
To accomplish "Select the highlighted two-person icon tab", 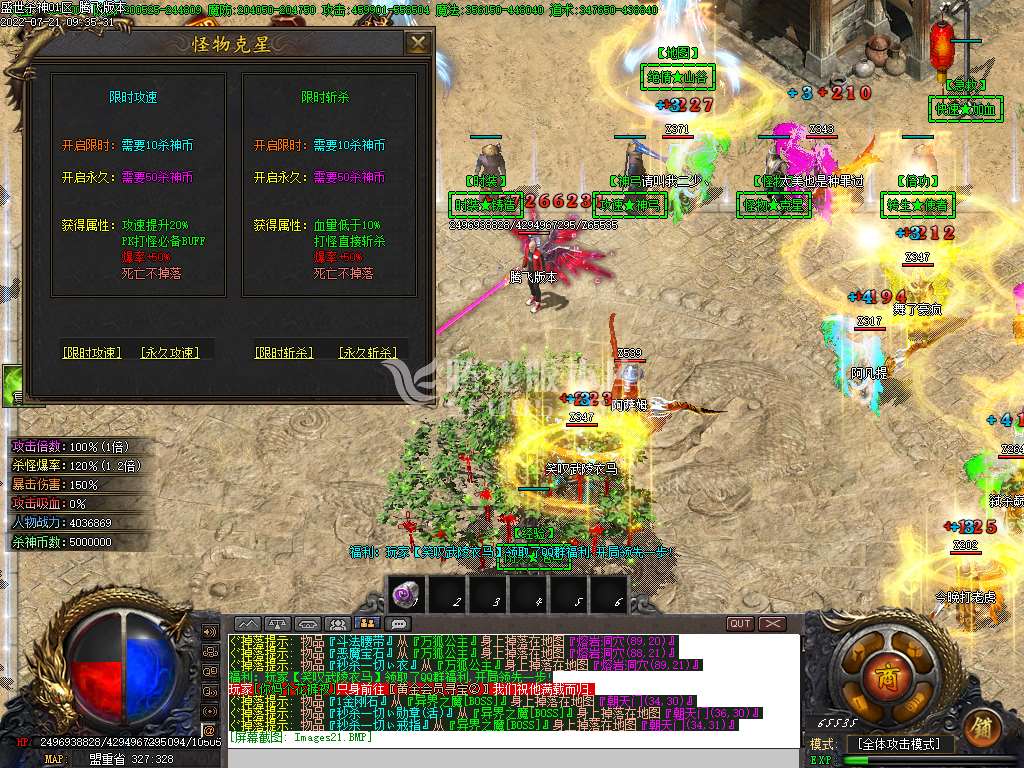I will [368, 624].
